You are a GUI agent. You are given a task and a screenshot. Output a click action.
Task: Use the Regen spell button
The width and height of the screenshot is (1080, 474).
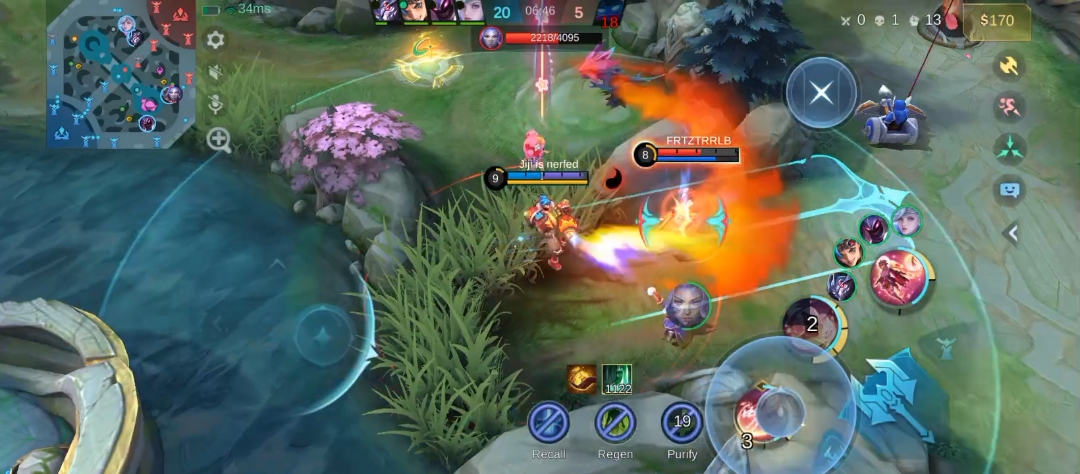616,422
